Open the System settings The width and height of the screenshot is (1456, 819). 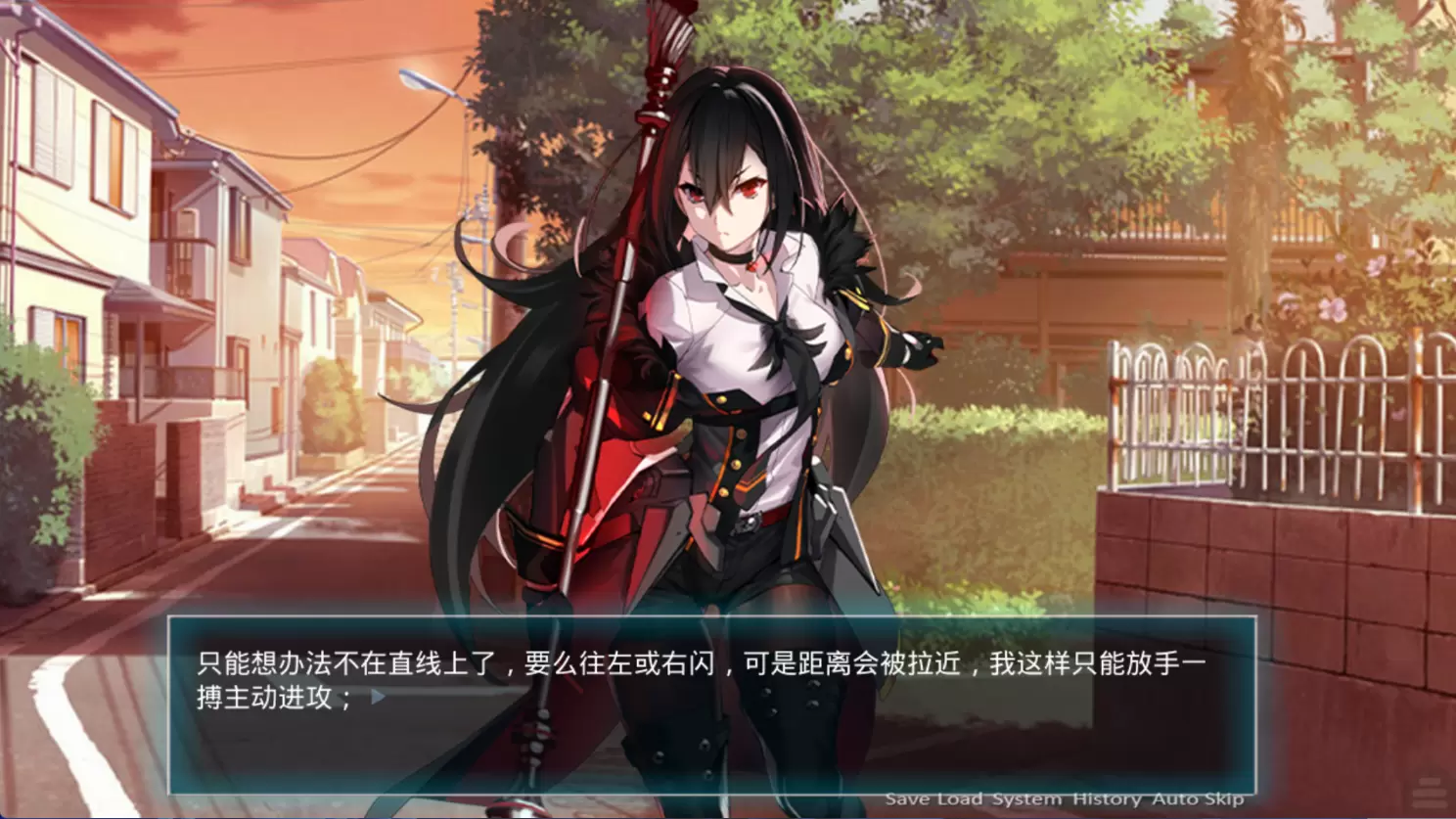point(1026,799)
